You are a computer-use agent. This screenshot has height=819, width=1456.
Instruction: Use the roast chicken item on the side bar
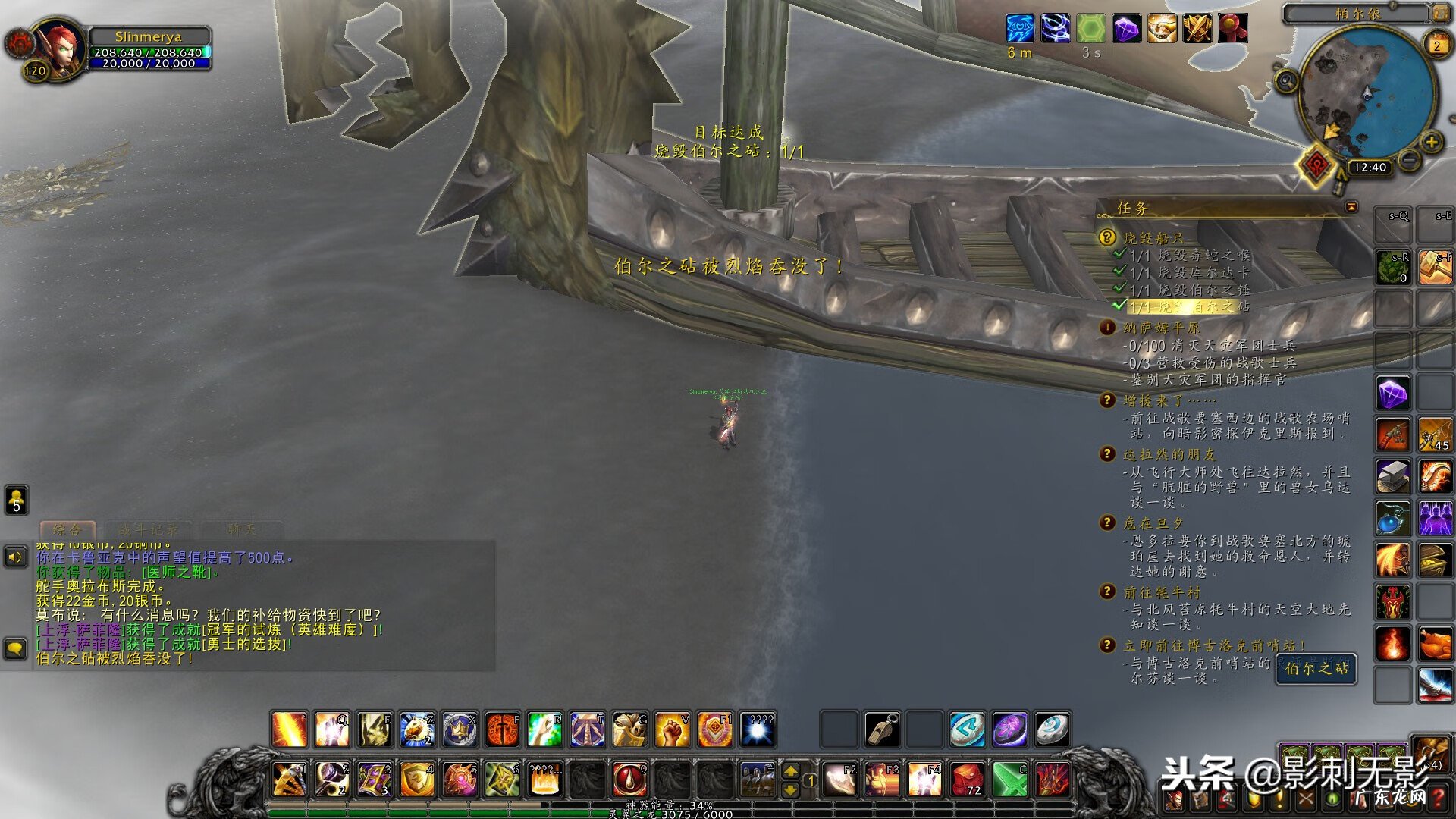(1435, 645)
